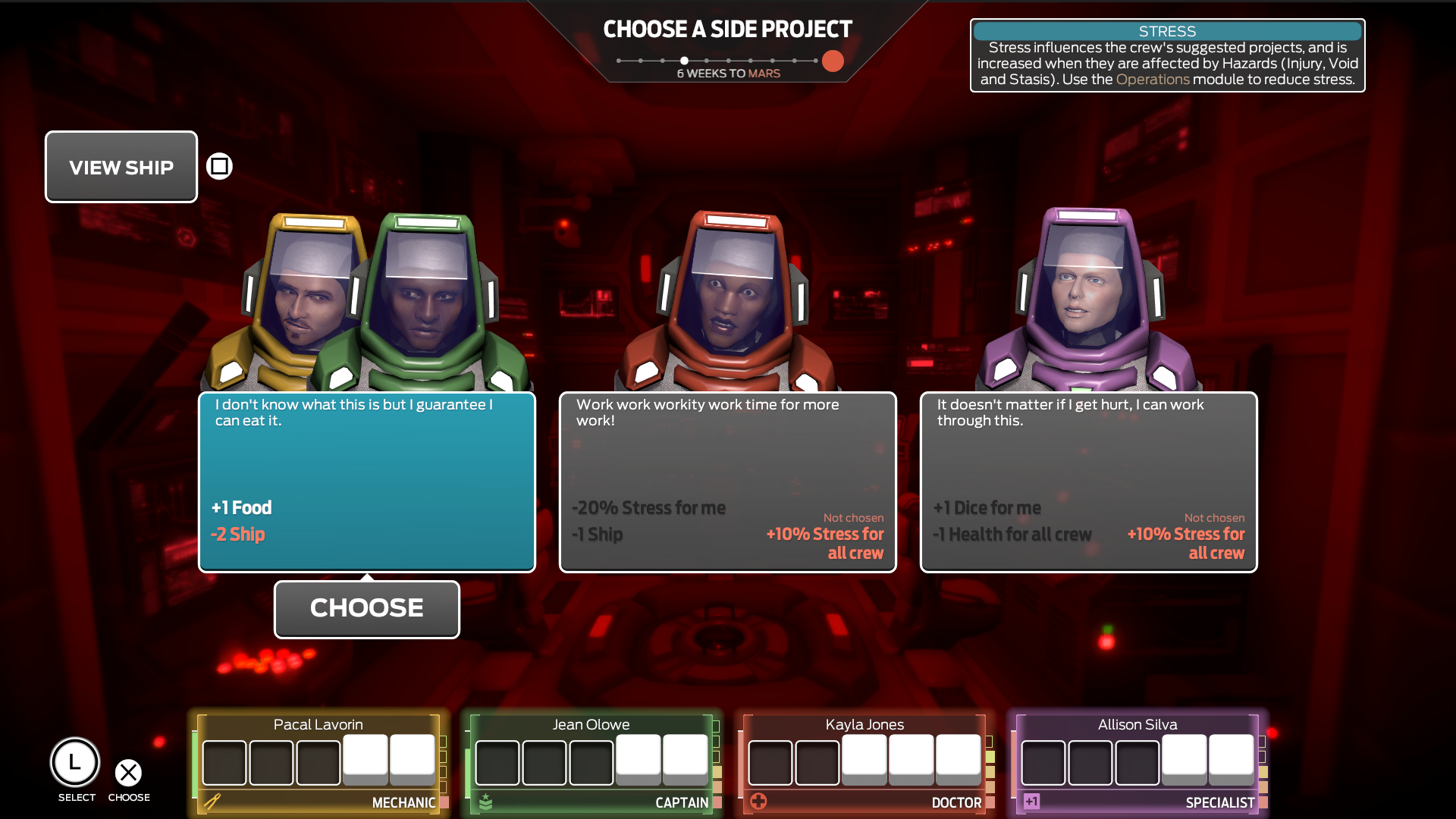Click the Operations link in the Stress tooltip

click(x=1153, y=78)
